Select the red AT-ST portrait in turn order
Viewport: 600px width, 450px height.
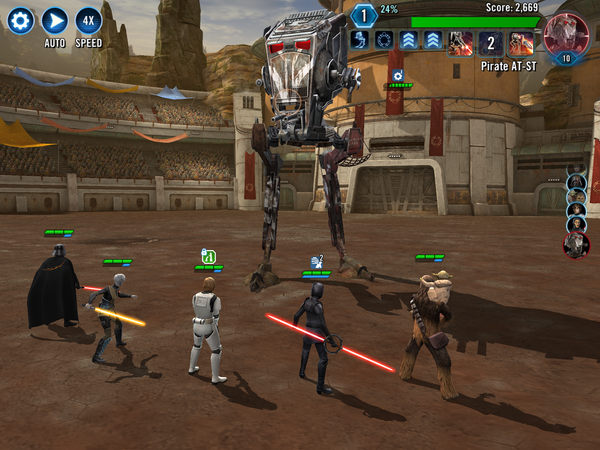(576, 244)
